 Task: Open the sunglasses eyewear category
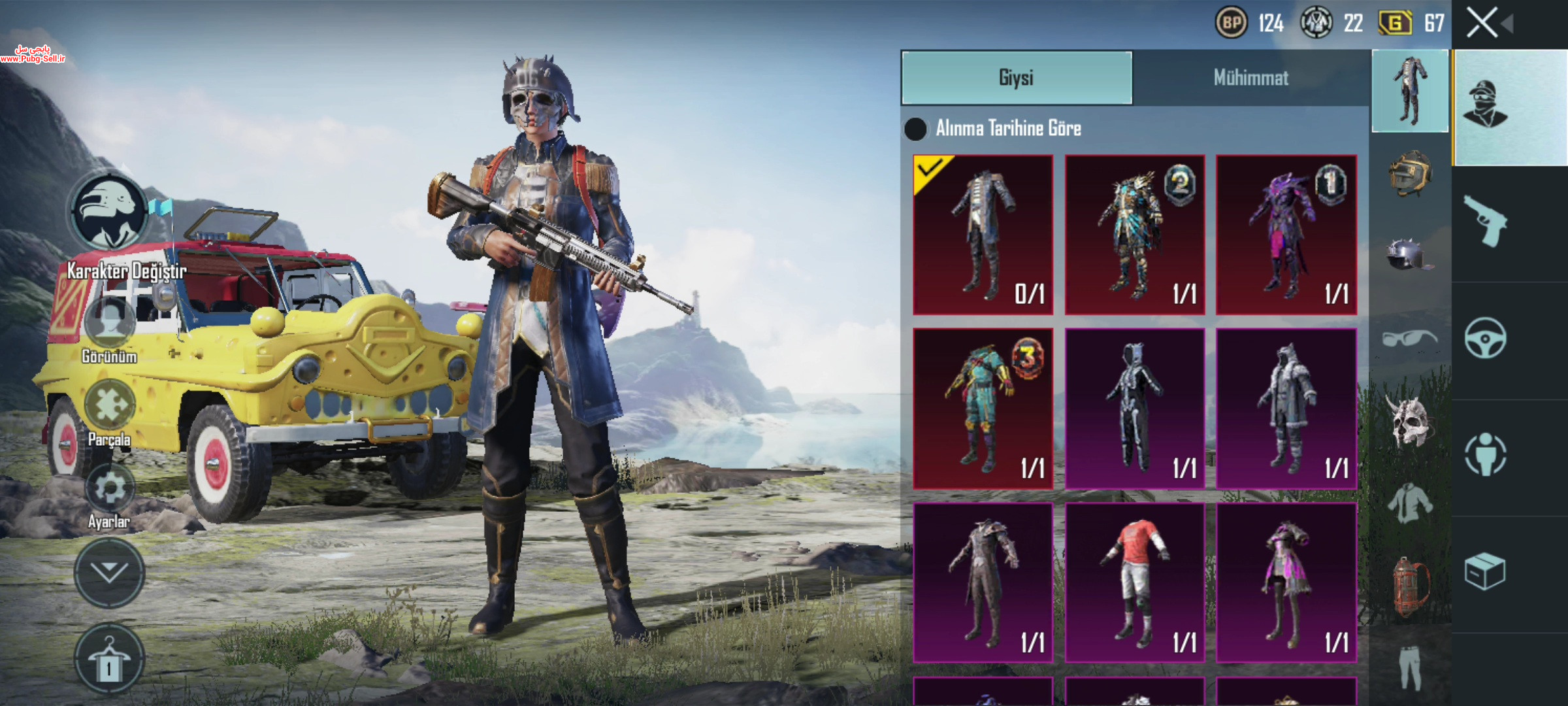1409,338
